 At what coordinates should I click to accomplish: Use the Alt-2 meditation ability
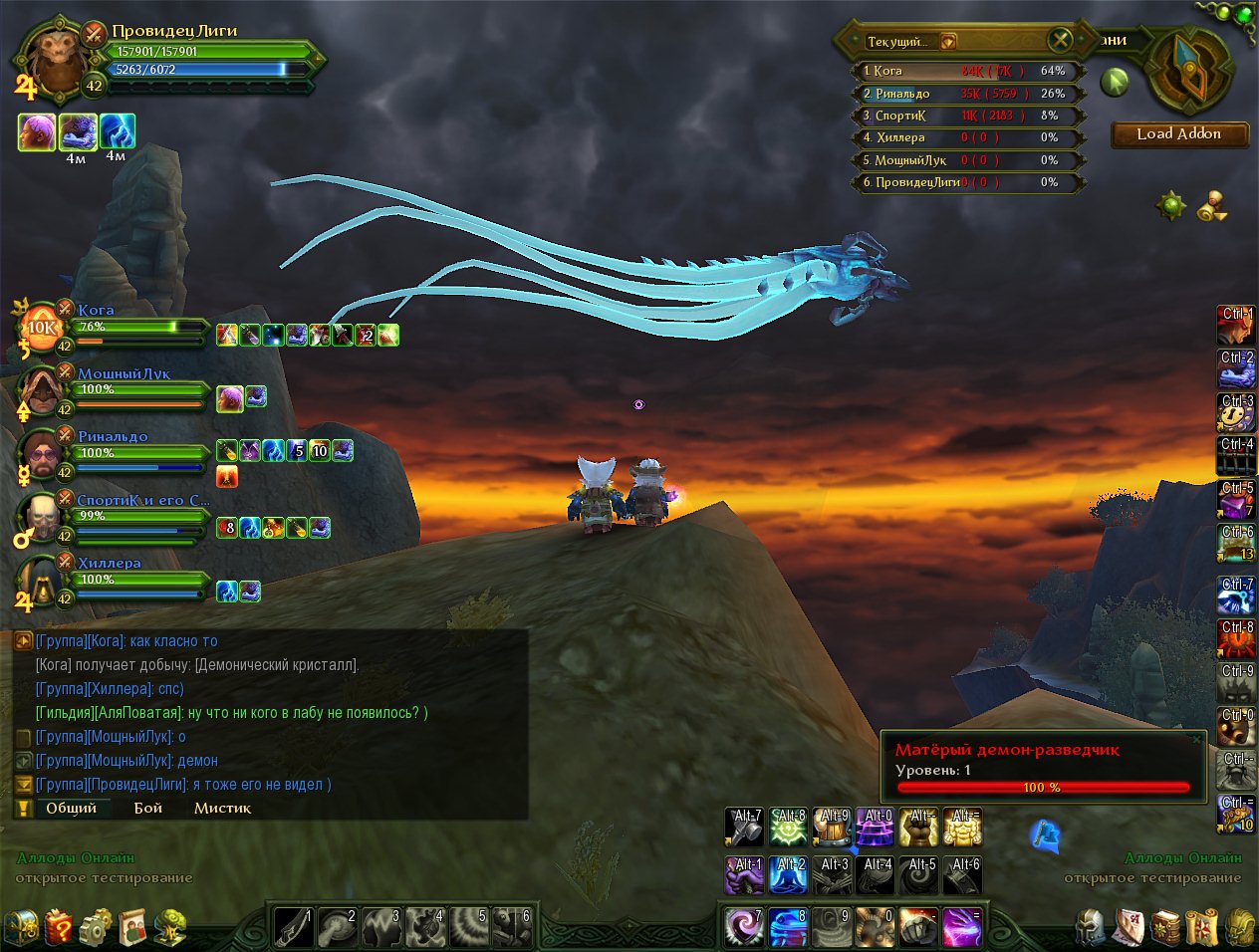tap(788, 876)
